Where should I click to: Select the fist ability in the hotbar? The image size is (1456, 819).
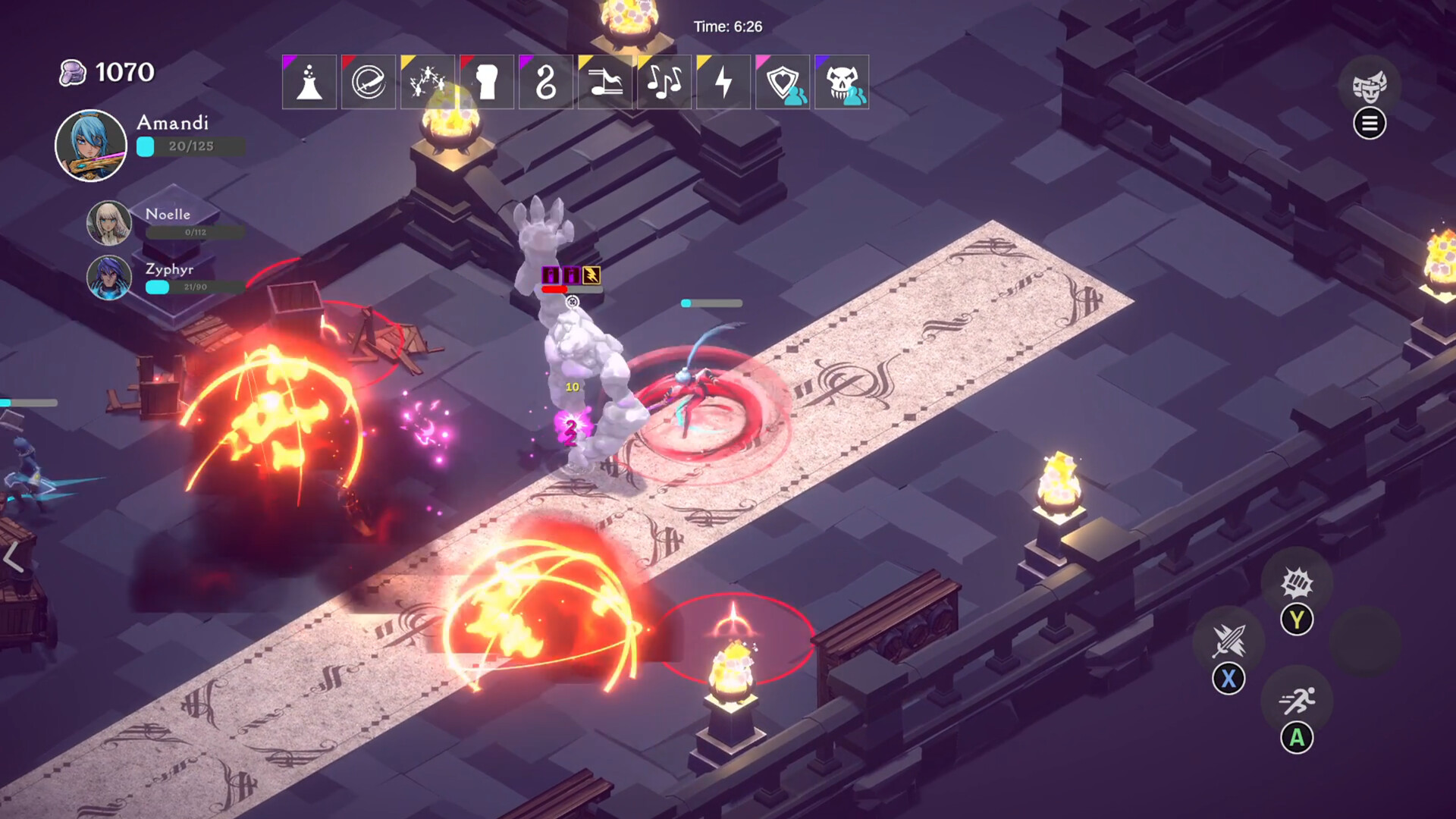pyautogui.click(x=487, y=82)
